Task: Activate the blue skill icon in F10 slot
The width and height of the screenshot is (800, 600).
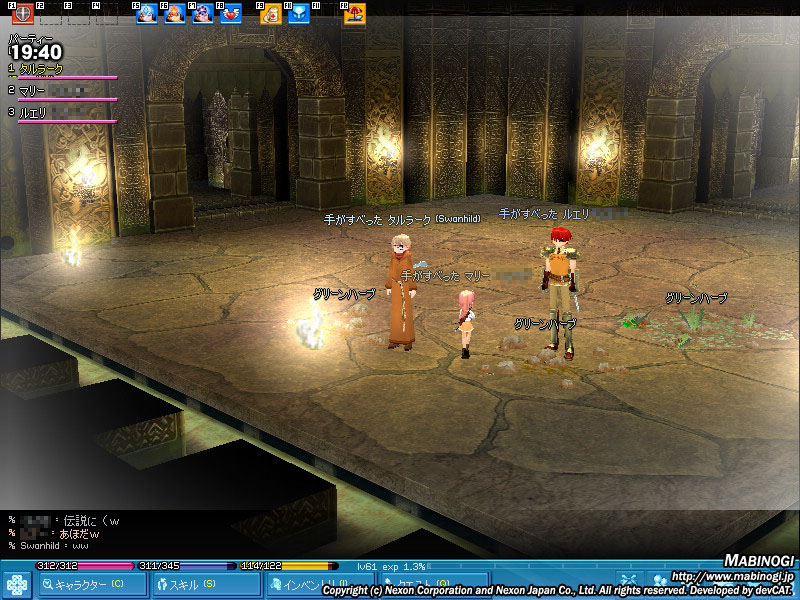Action: 298,14
